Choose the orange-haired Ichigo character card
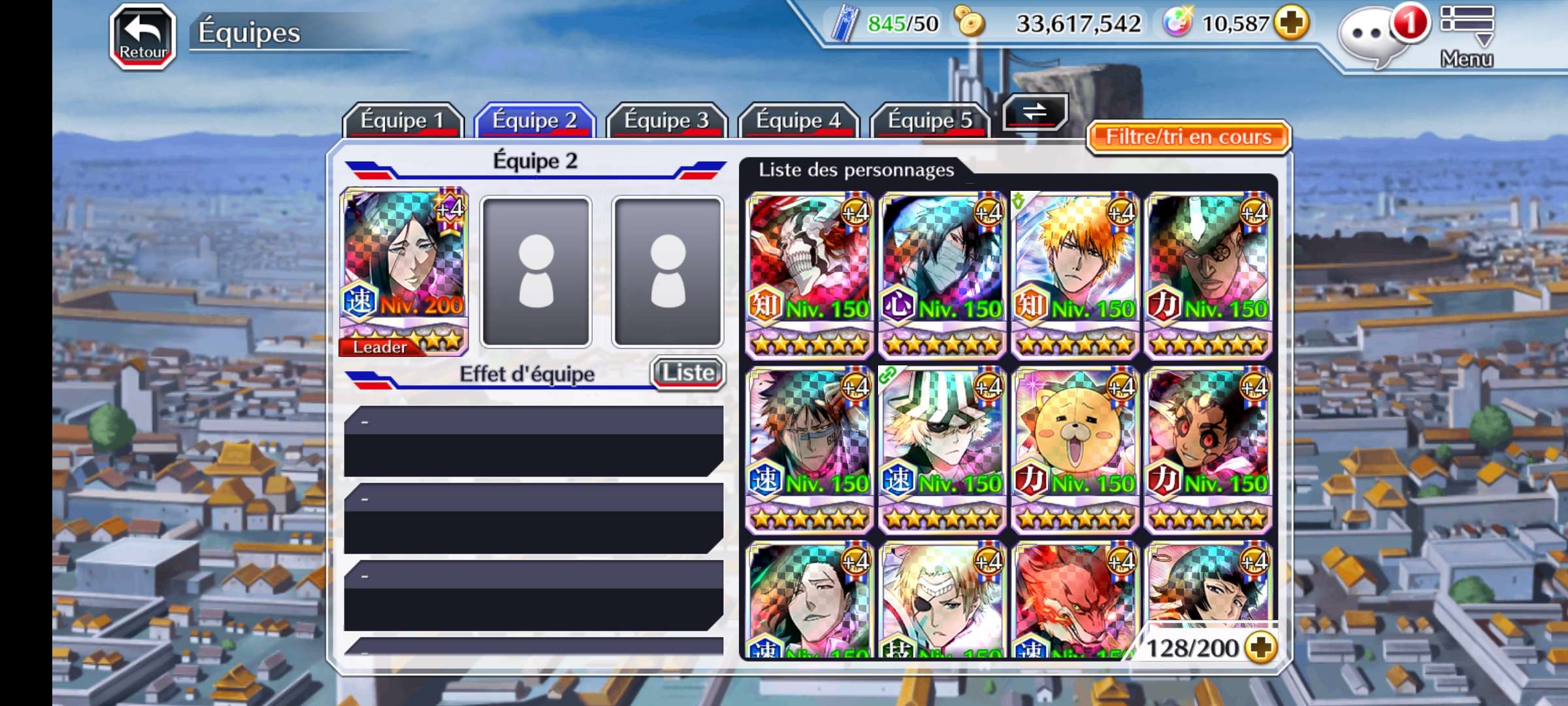Screen dimensions: 1568x706 click(1075, 275)
